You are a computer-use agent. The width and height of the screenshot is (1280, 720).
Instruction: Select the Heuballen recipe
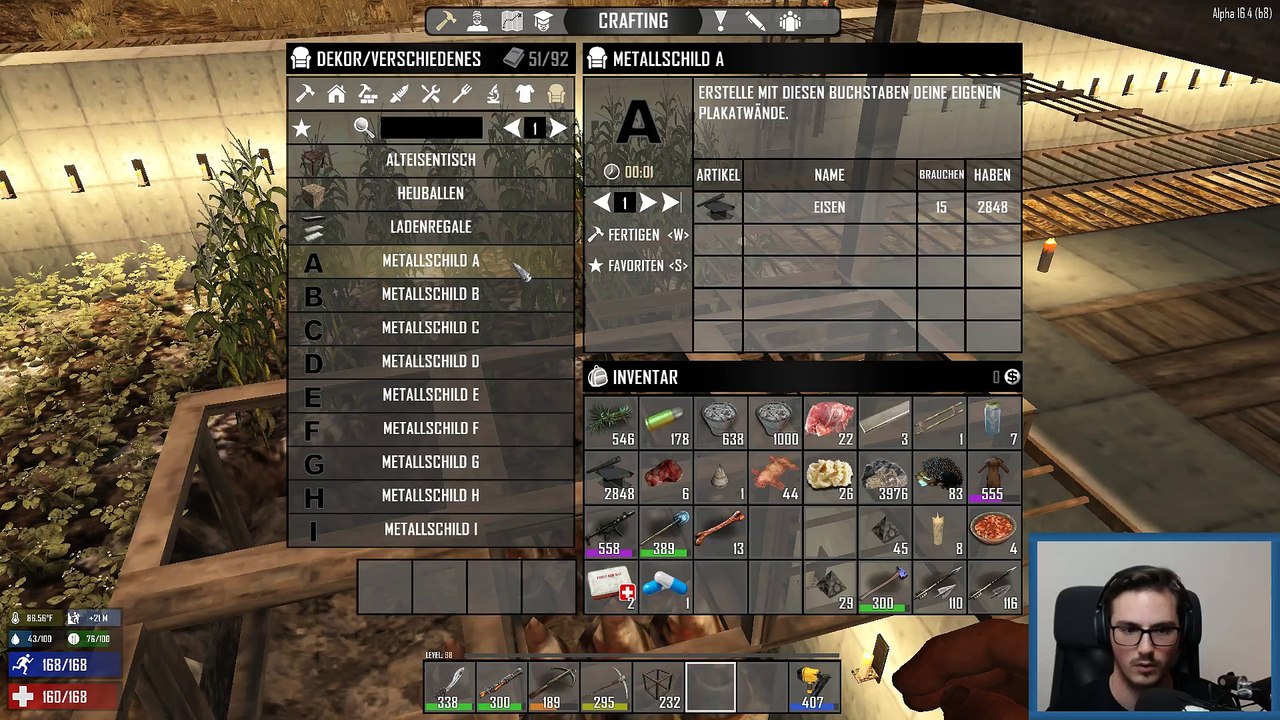(x=430, y=193)
